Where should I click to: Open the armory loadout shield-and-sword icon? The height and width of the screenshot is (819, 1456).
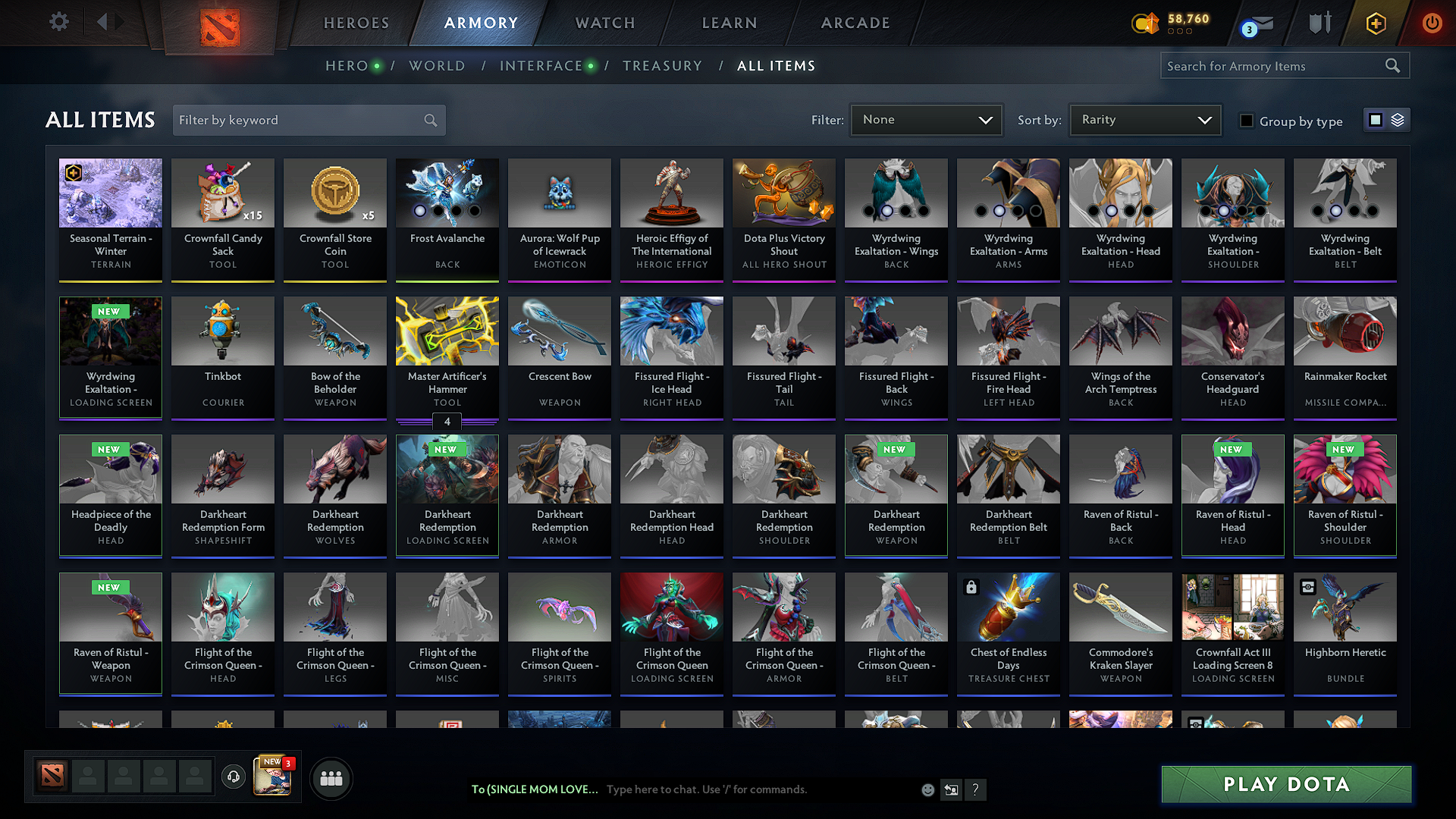pos(1319,24)
